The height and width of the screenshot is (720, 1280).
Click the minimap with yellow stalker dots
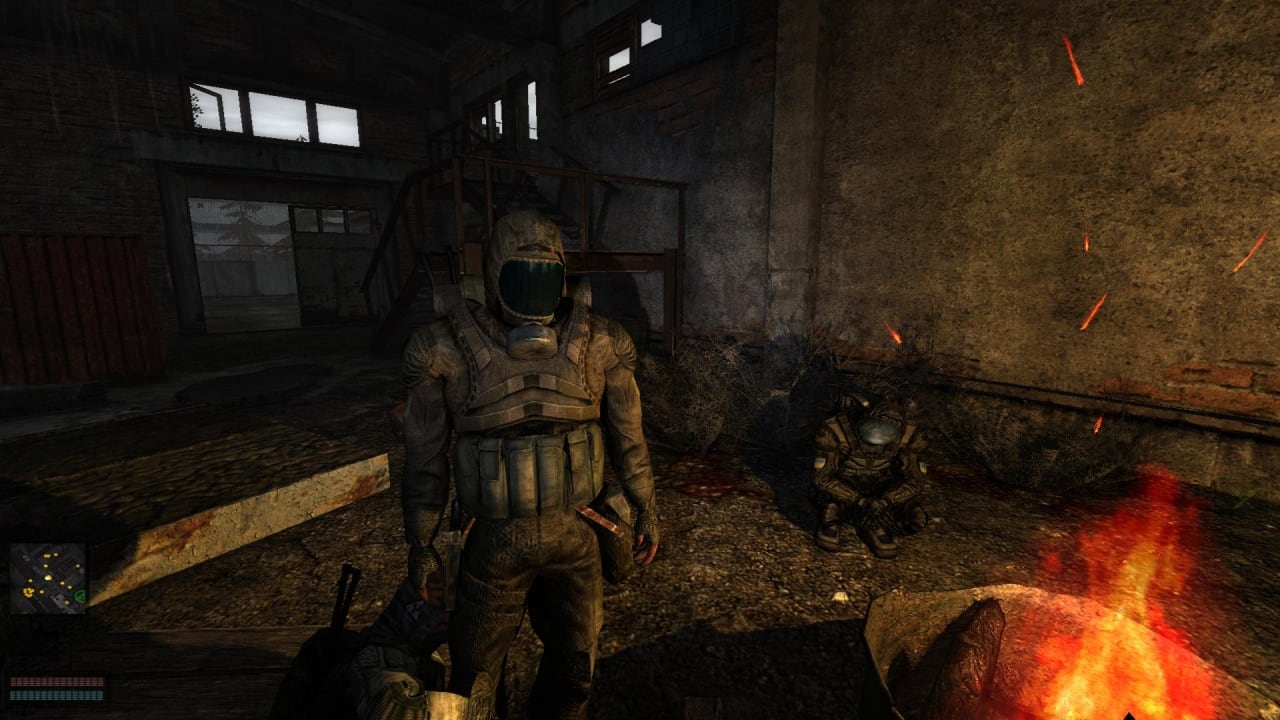pos(48,578)
